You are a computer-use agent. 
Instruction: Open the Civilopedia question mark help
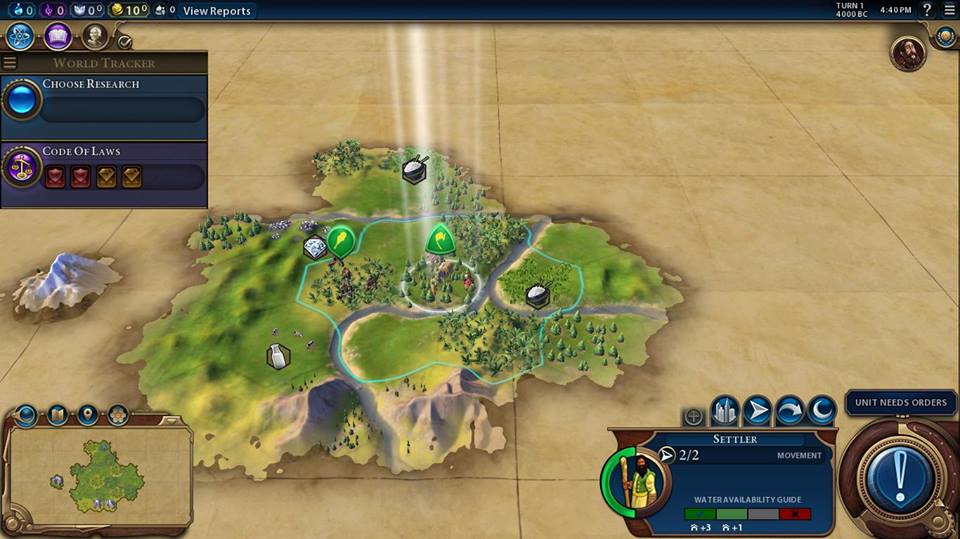927,10
